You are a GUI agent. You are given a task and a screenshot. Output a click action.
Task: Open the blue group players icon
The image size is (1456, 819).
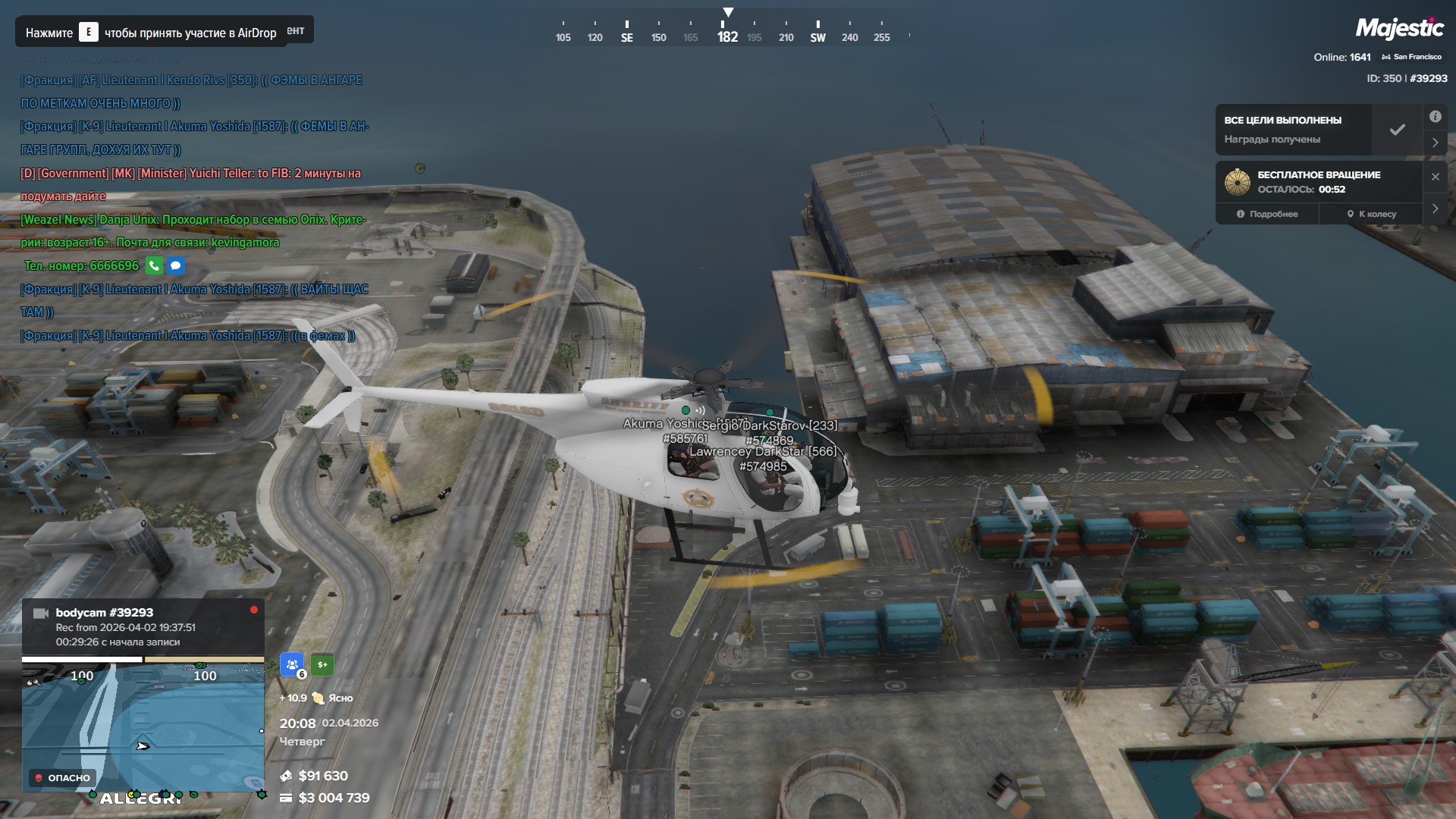click(x=292, y=665)
